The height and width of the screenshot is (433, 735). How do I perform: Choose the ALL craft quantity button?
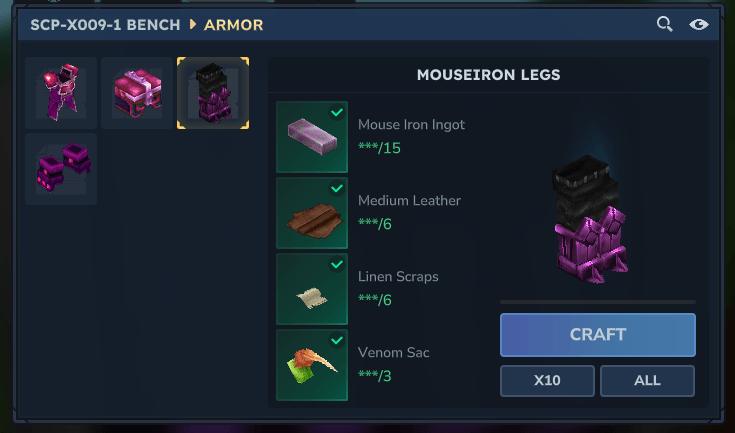[x=647, y=381]
